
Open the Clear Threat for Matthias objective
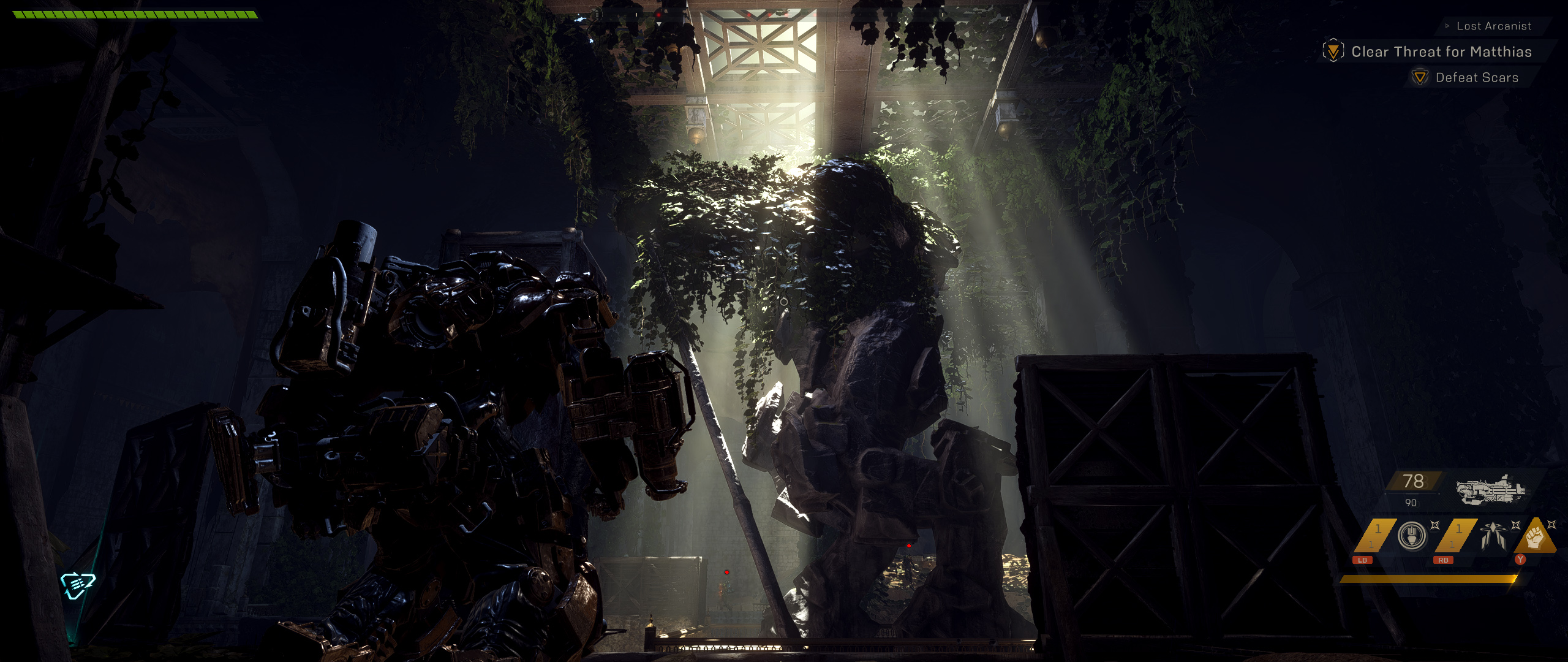(x=1441, y=51)
